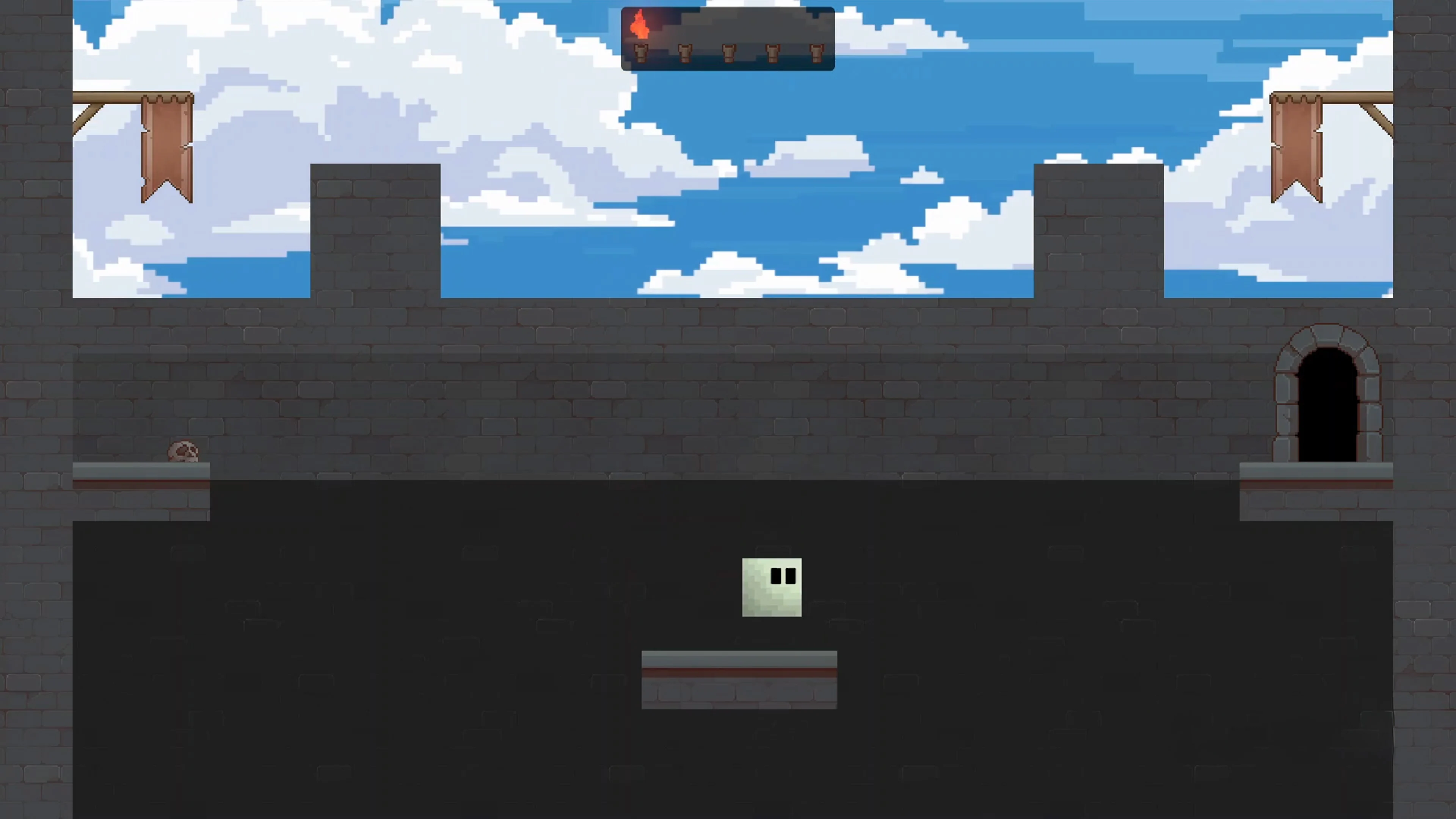Click the skull on the left ledge

183,451
